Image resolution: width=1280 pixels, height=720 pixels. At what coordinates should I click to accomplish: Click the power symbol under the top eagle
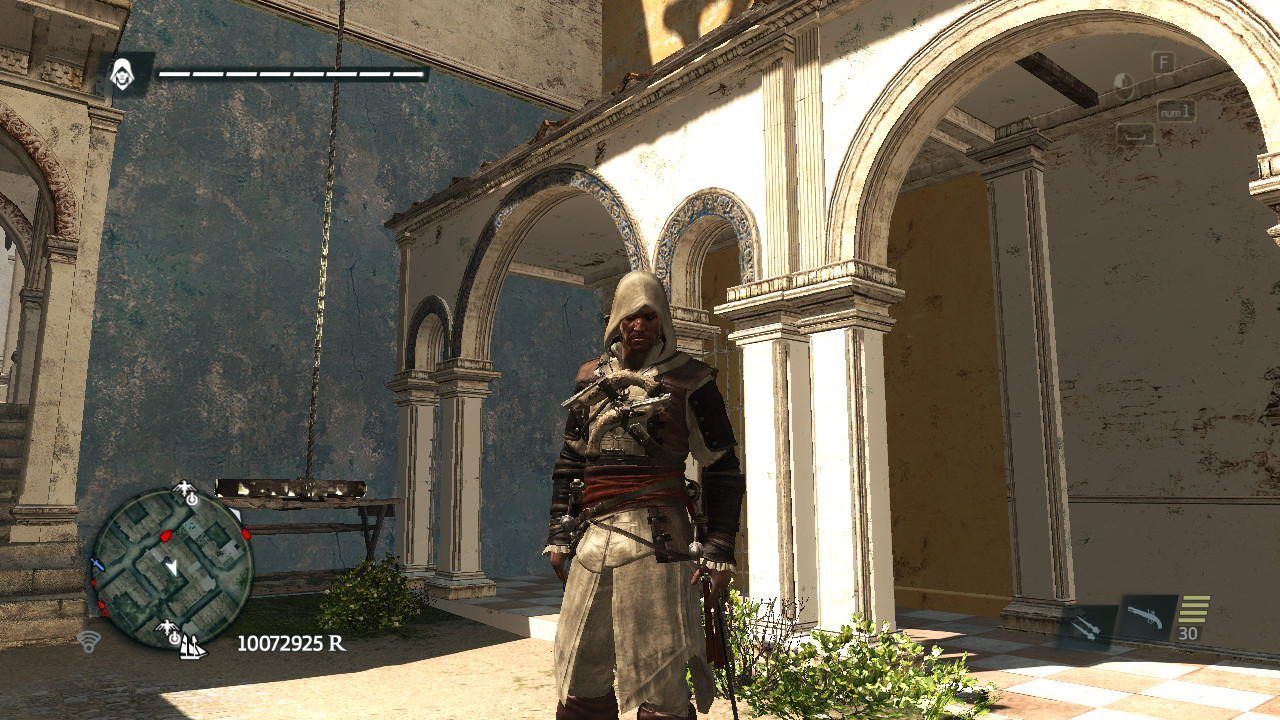192,499
